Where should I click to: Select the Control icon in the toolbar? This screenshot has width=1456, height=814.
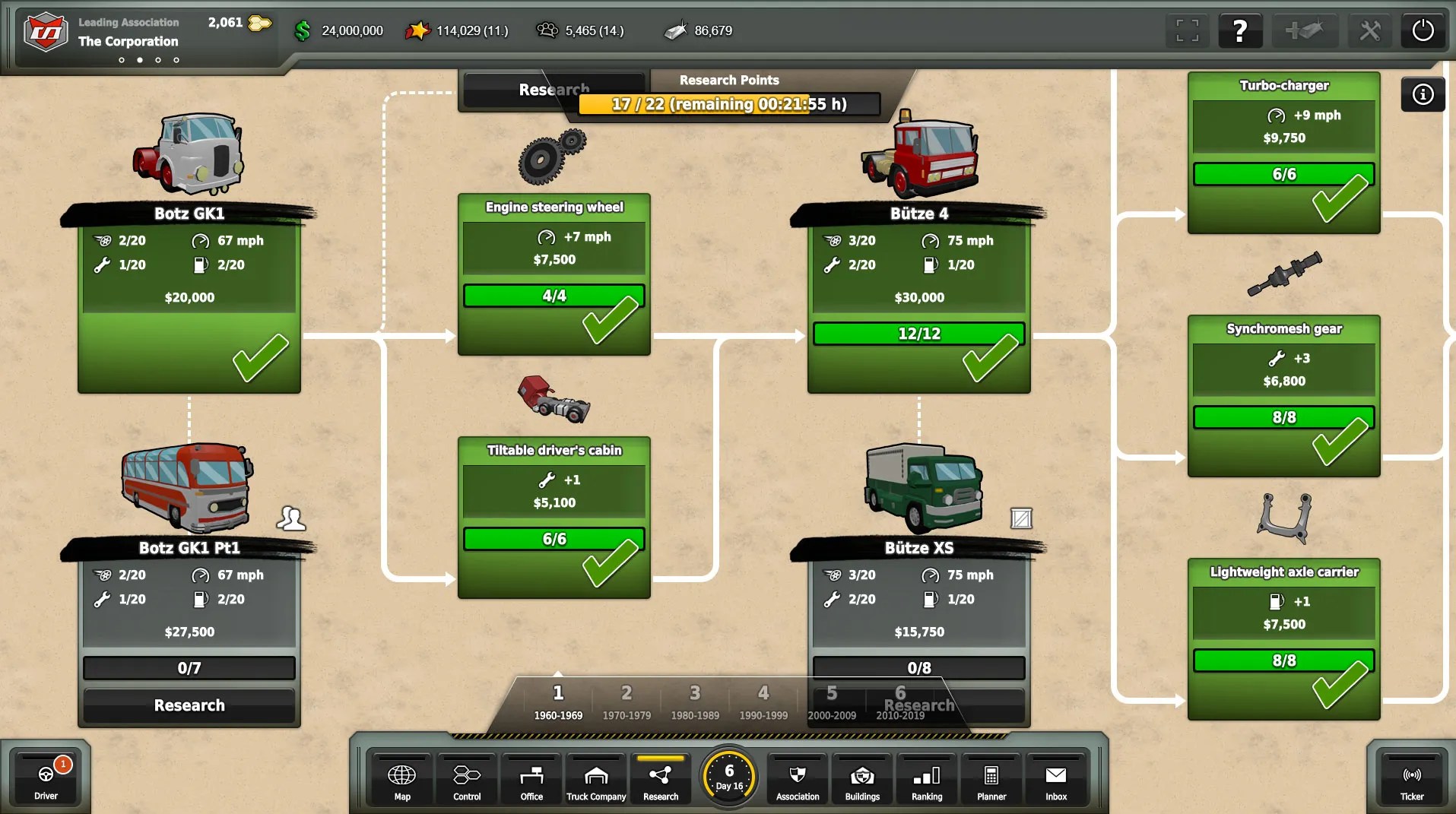(x=466, y=778)
